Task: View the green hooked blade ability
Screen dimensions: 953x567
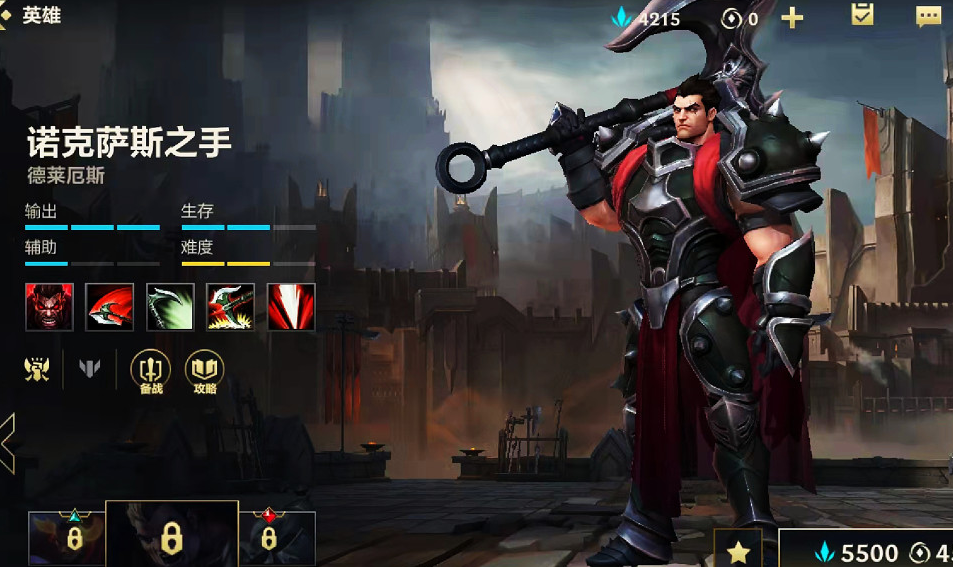Action: pos(170,307)
